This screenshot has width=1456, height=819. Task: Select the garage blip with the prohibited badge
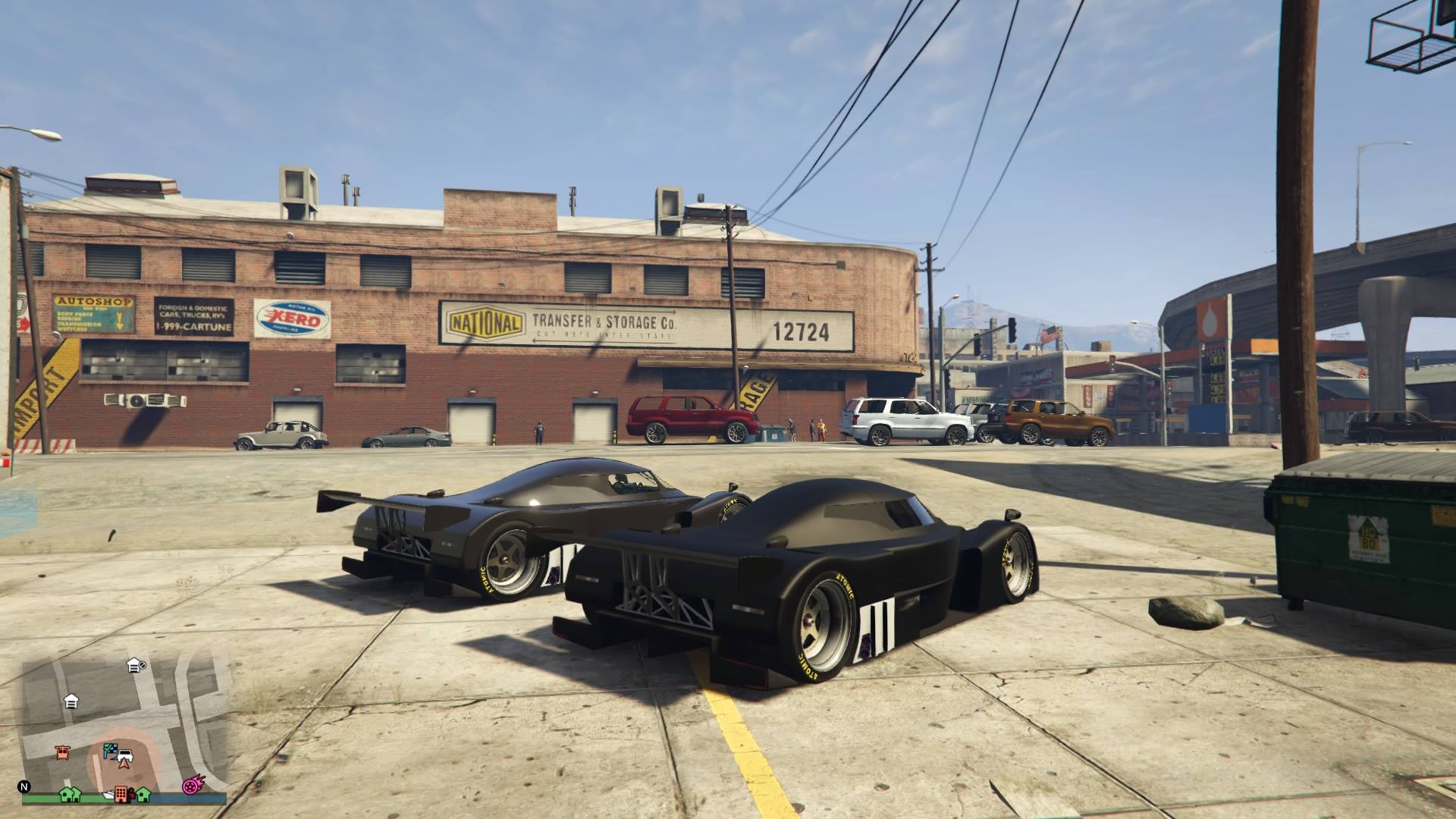(x=136, y=665)
